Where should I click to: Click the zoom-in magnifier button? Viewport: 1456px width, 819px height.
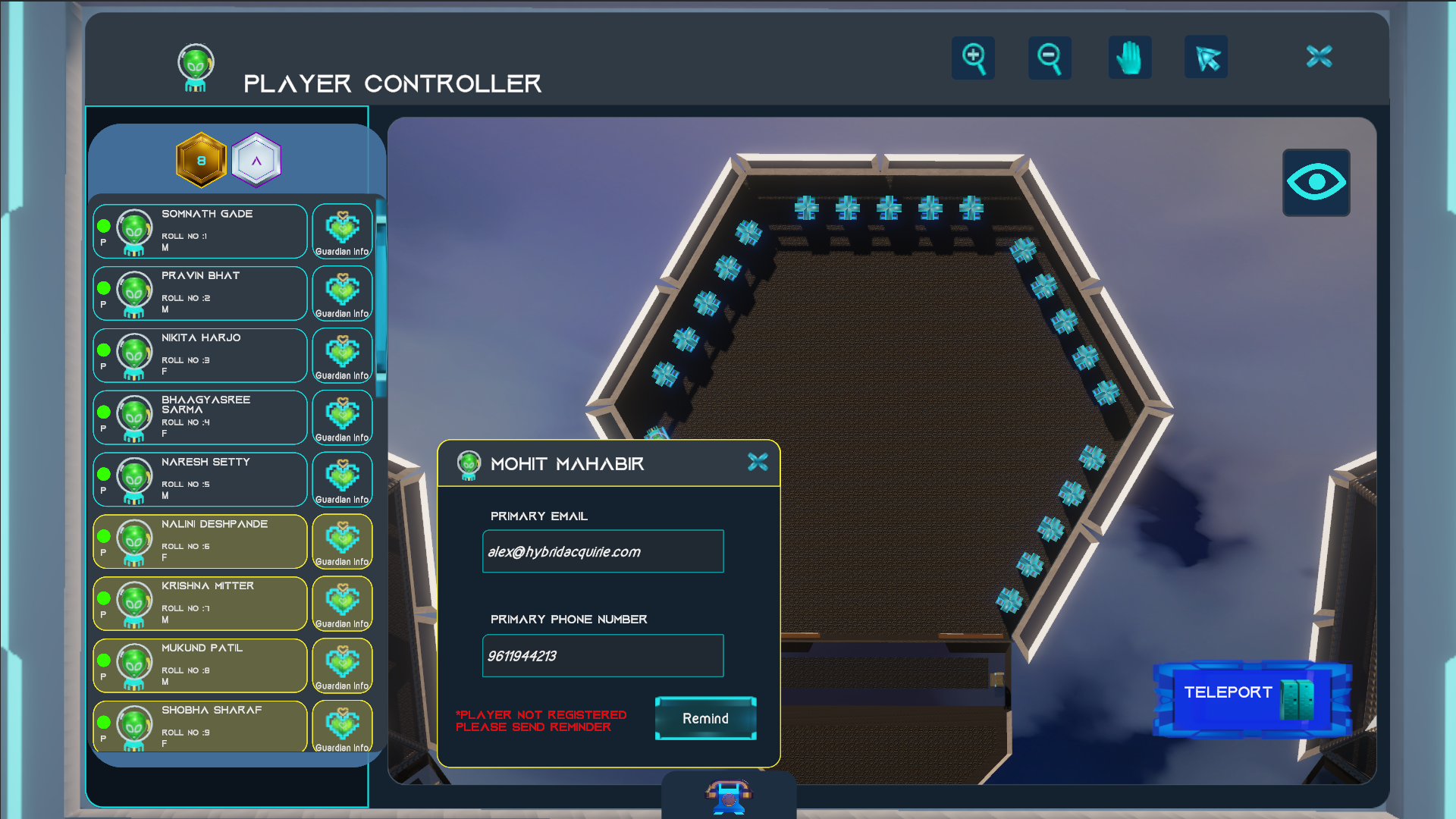point(974,58)
